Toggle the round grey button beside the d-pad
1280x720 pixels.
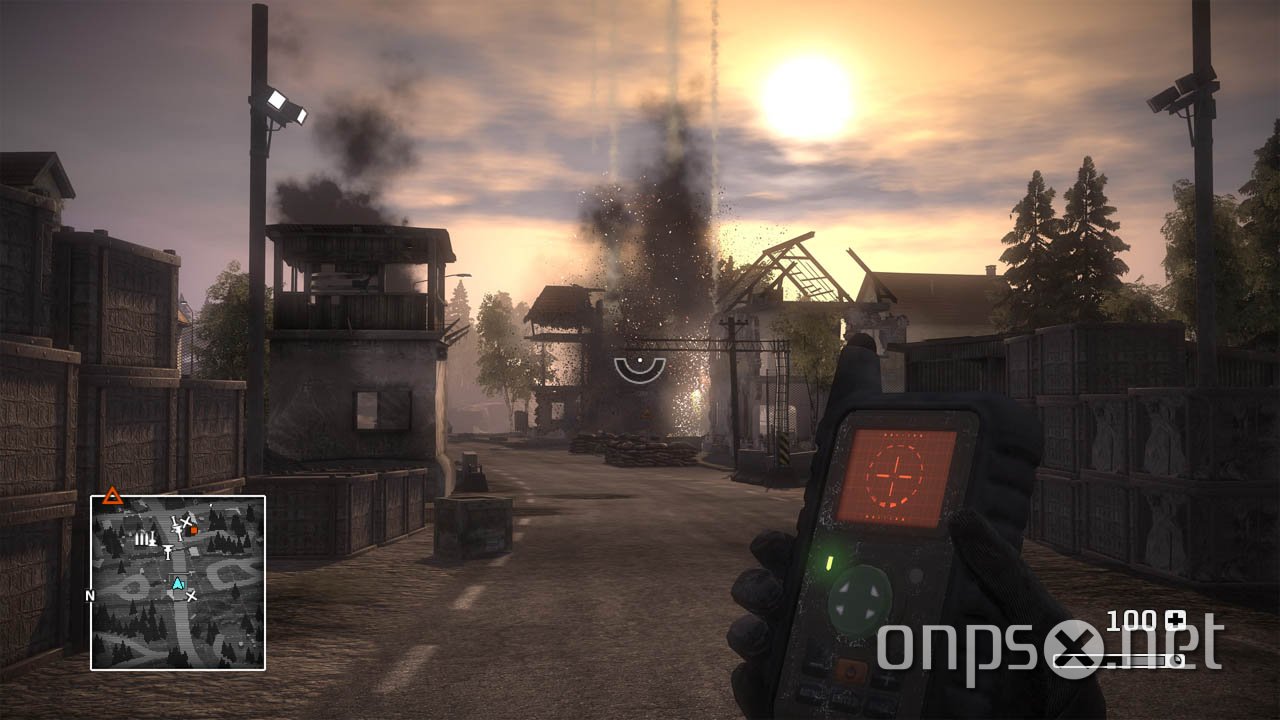[915, 575]
